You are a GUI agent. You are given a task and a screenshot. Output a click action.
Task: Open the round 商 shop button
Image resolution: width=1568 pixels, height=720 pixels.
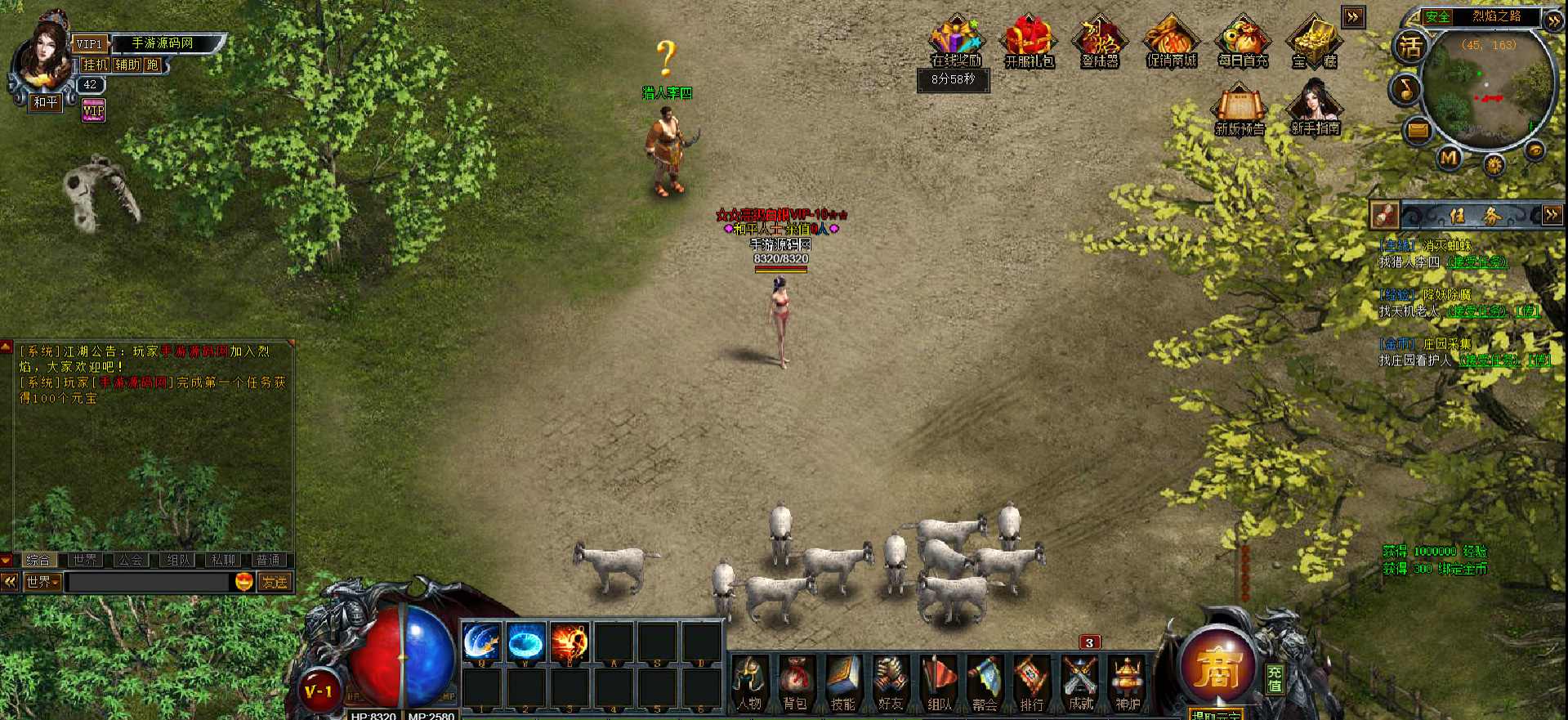(1217, 666)
